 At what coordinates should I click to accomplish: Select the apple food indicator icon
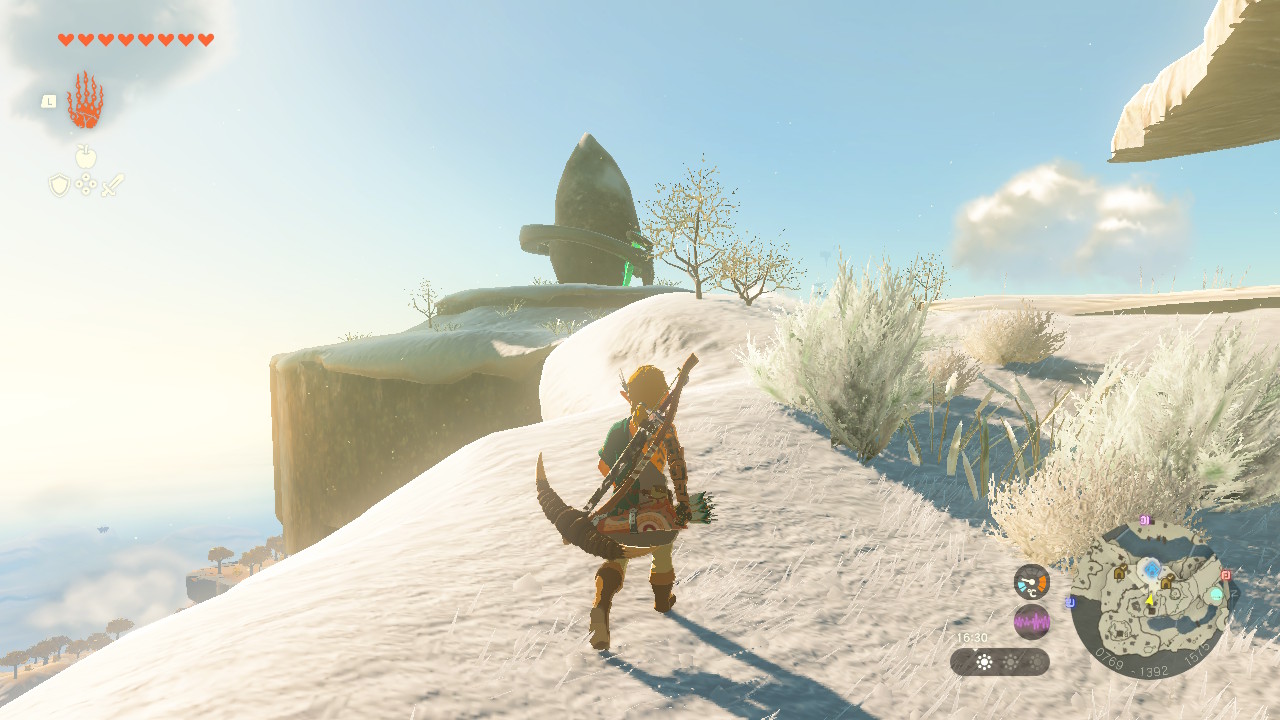click(x=86, y=156)
